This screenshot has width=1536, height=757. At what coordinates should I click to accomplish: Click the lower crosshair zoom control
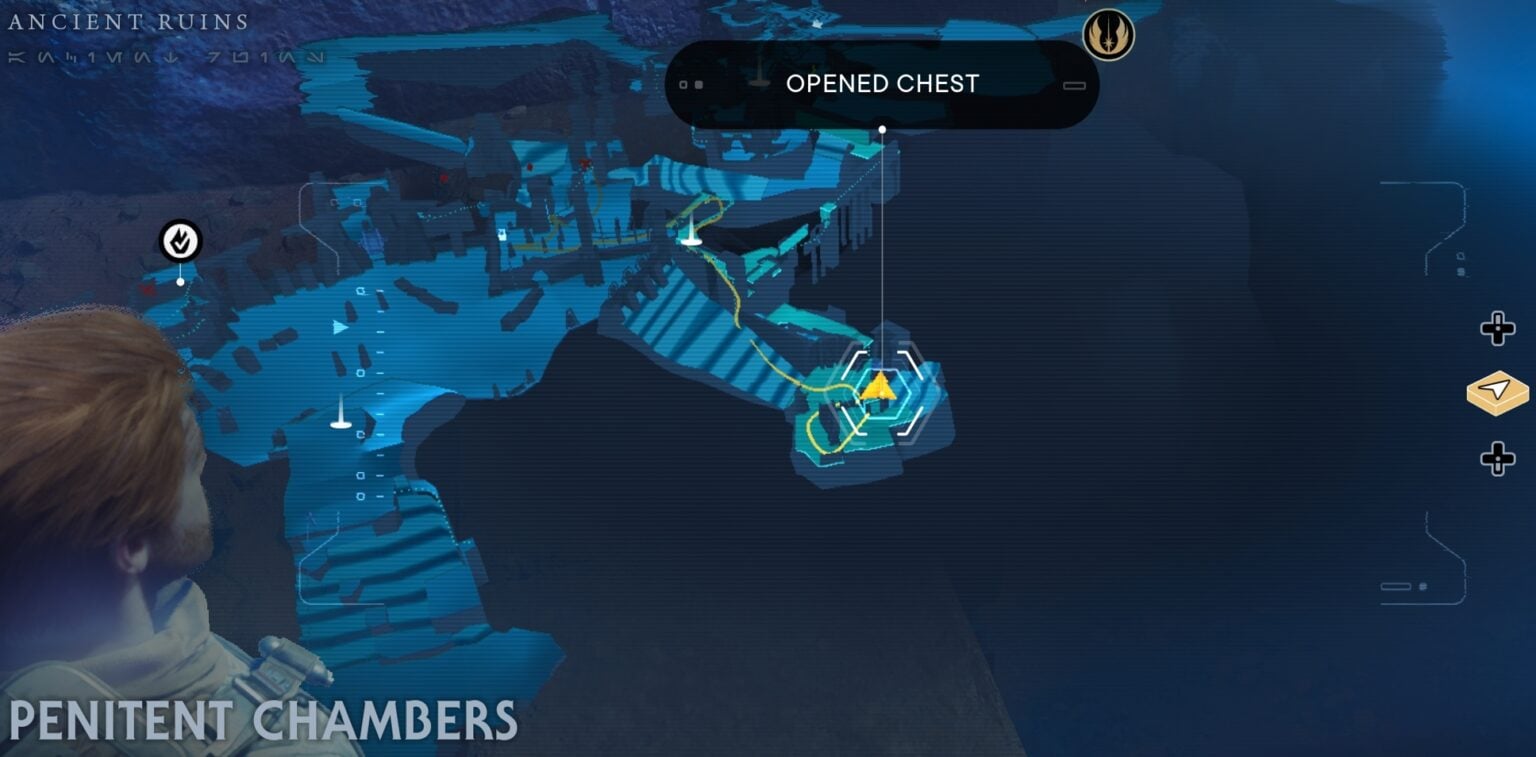pyautogui.click(x=1496, y=460)
